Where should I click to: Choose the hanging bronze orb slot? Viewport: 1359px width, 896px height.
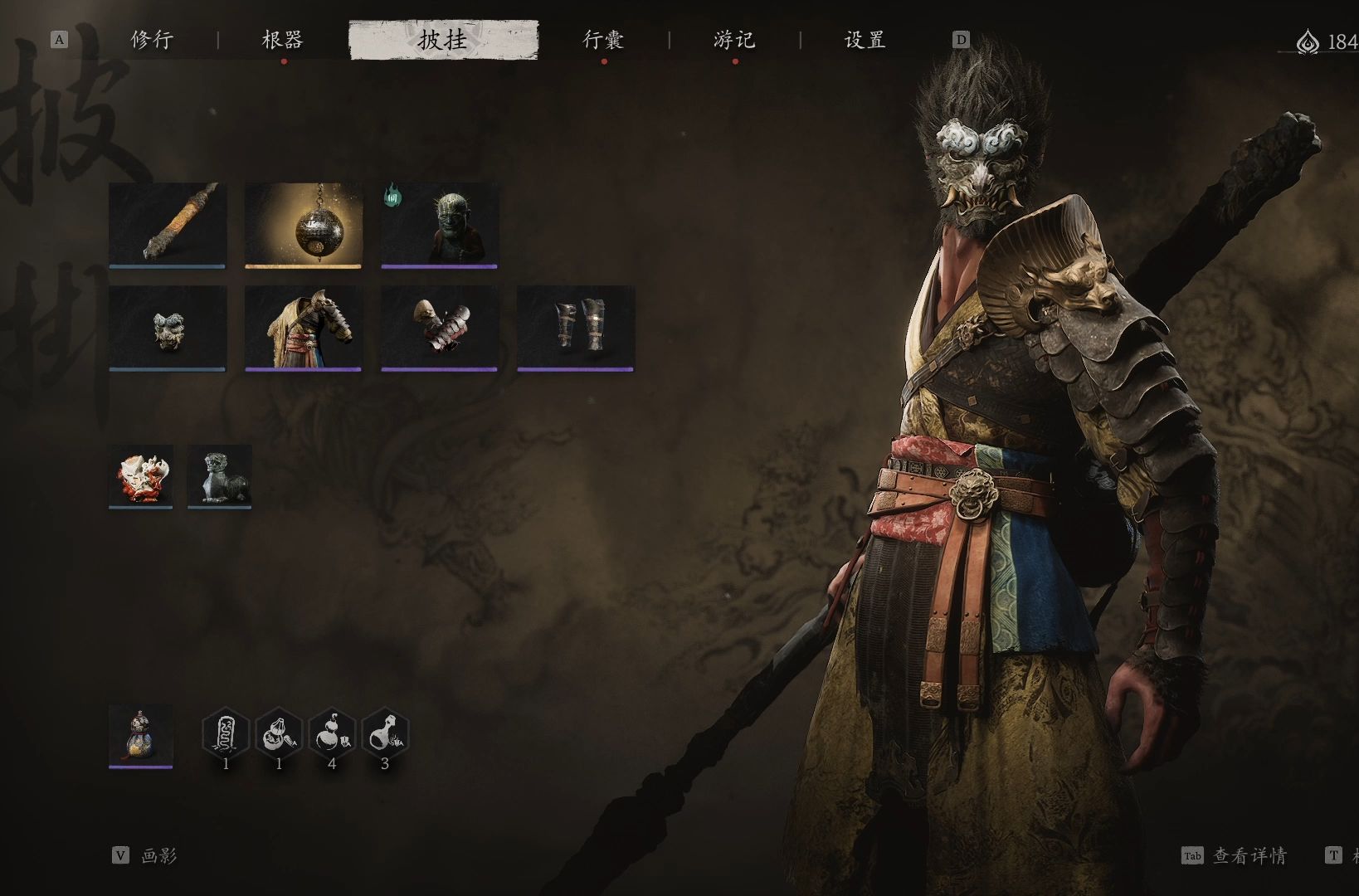tap(304, 224)
